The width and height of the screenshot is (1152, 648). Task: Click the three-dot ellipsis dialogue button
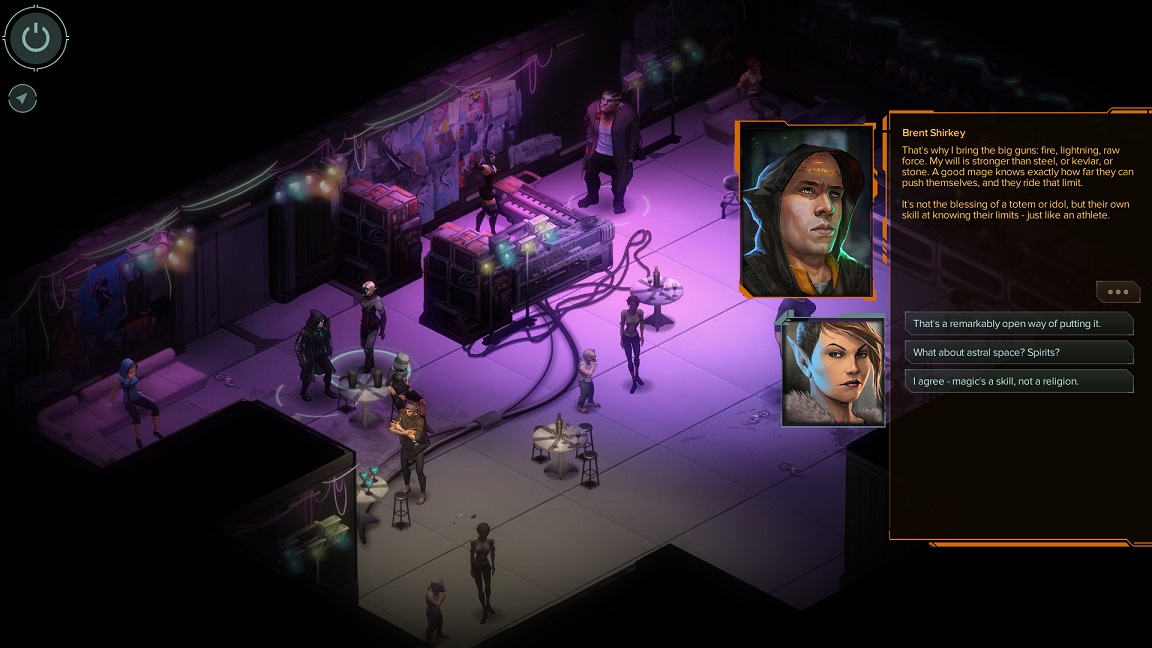click(1117, 292)
